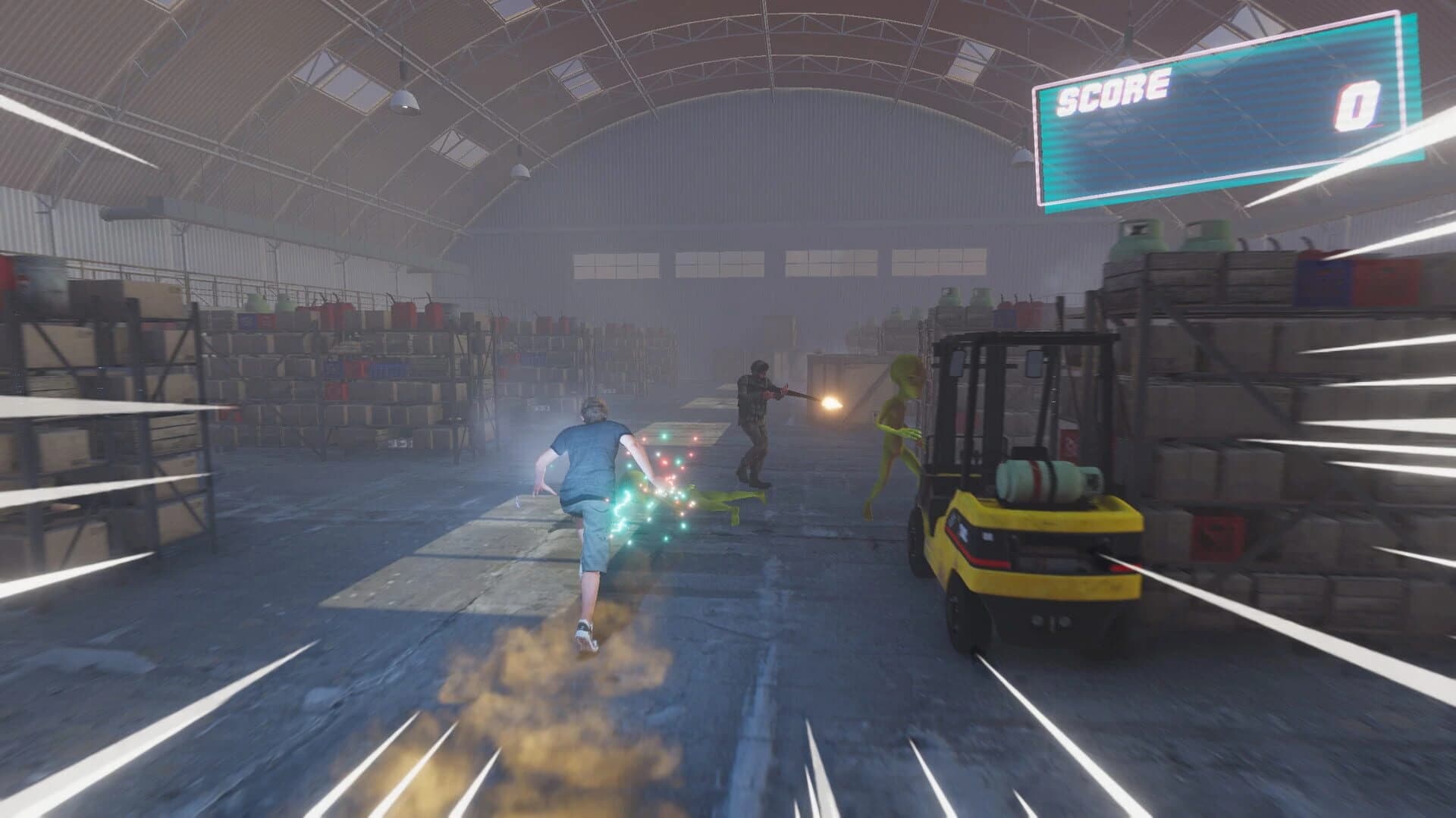1456x818 pixels.
Task: Click the blue crate on the left shelving
Action: (x=246, y=322)
